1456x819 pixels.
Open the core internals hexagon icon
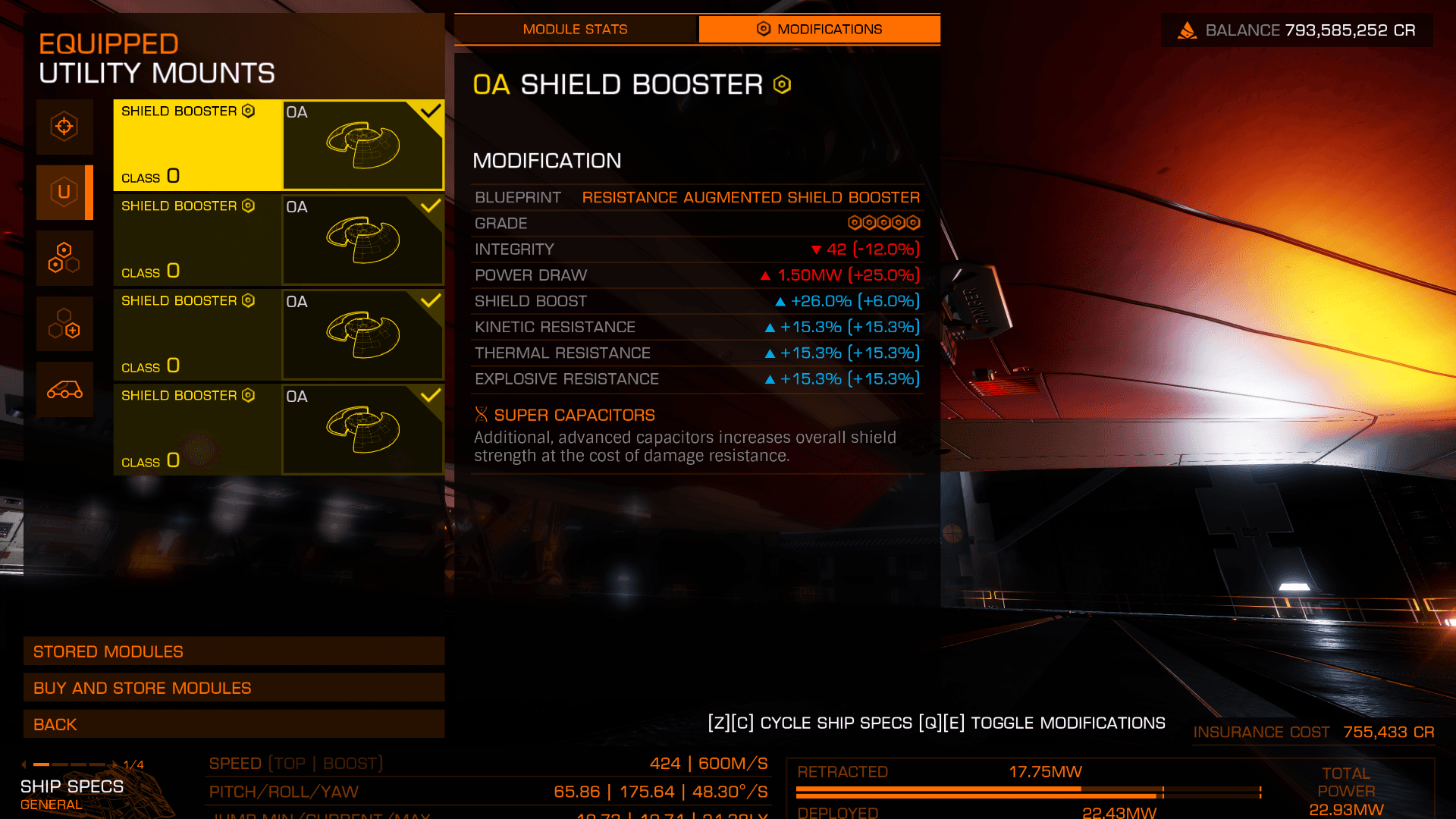tap(64, 258)
